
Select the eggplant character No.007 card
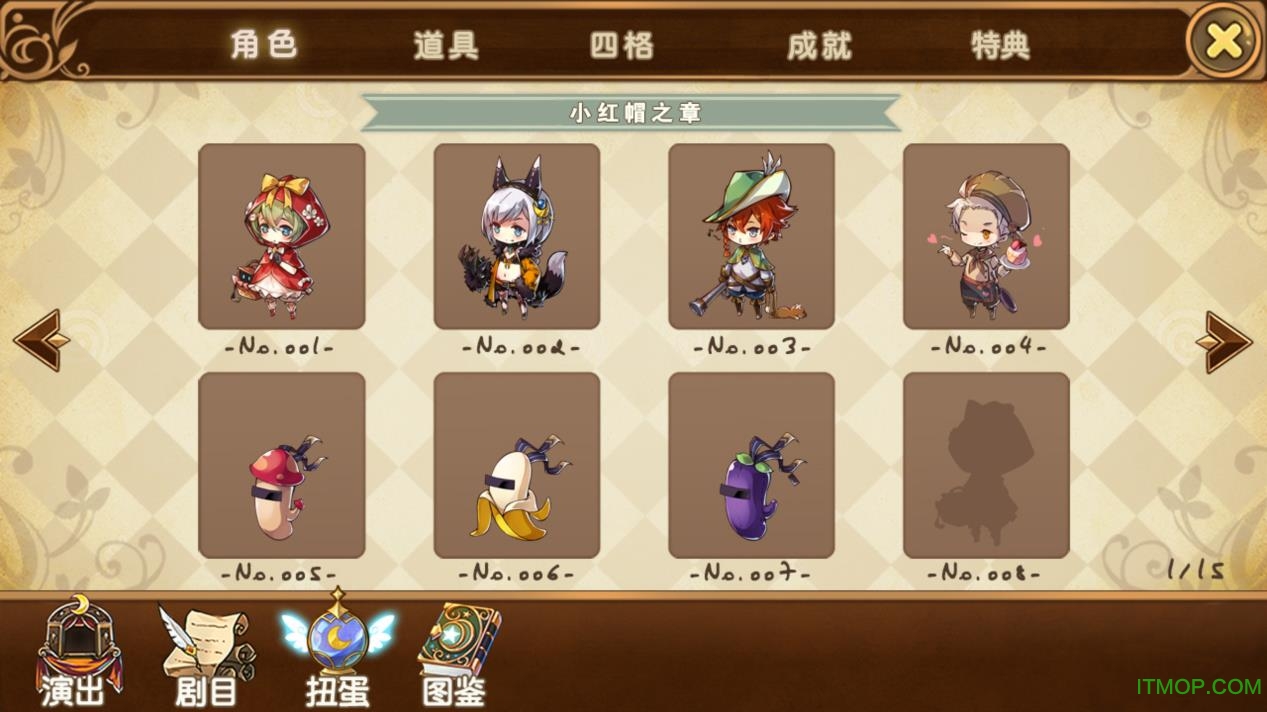pos(751,465)
